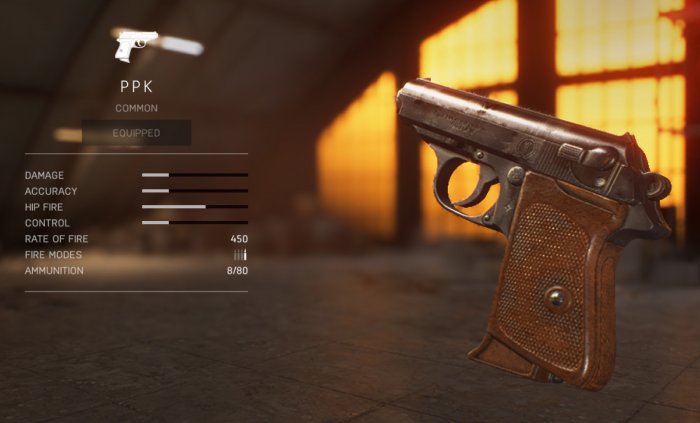Image resolution: width=700 pixels, height=423 pixels.
Task: Click the dimmed Equipped button
Action: point(136,132)
